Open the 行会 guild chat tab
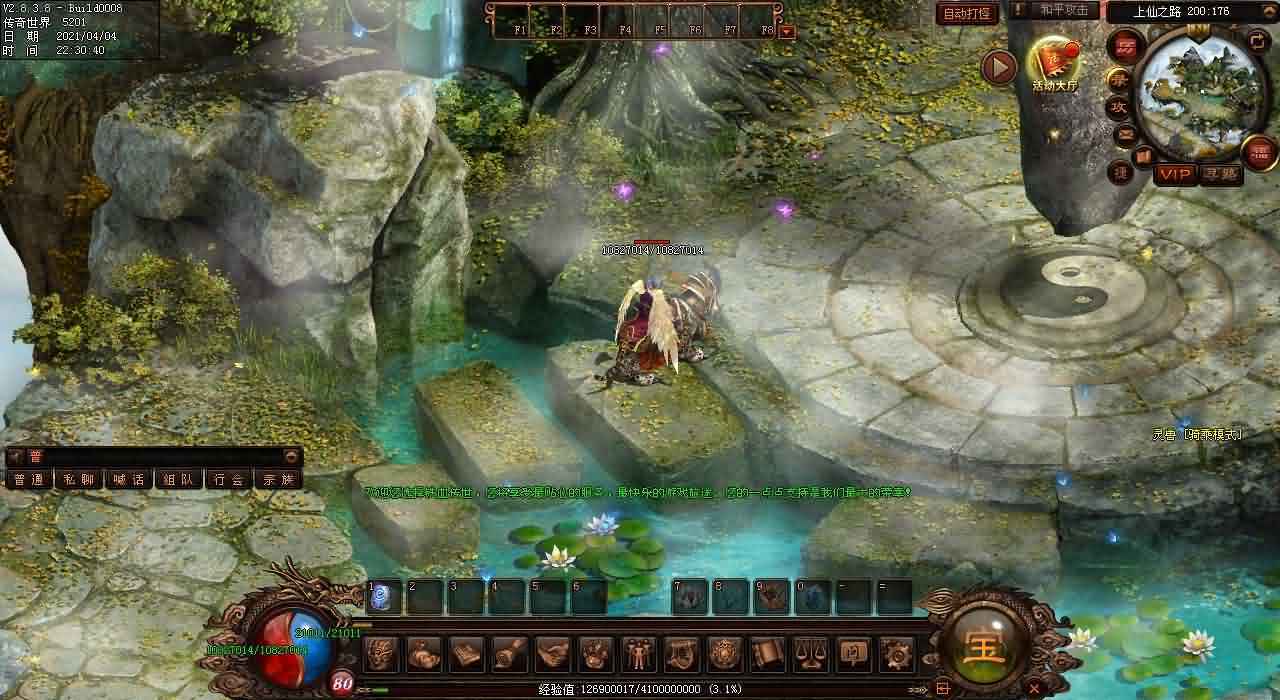This screenshot has height=700, width=1280. (228, 479)
